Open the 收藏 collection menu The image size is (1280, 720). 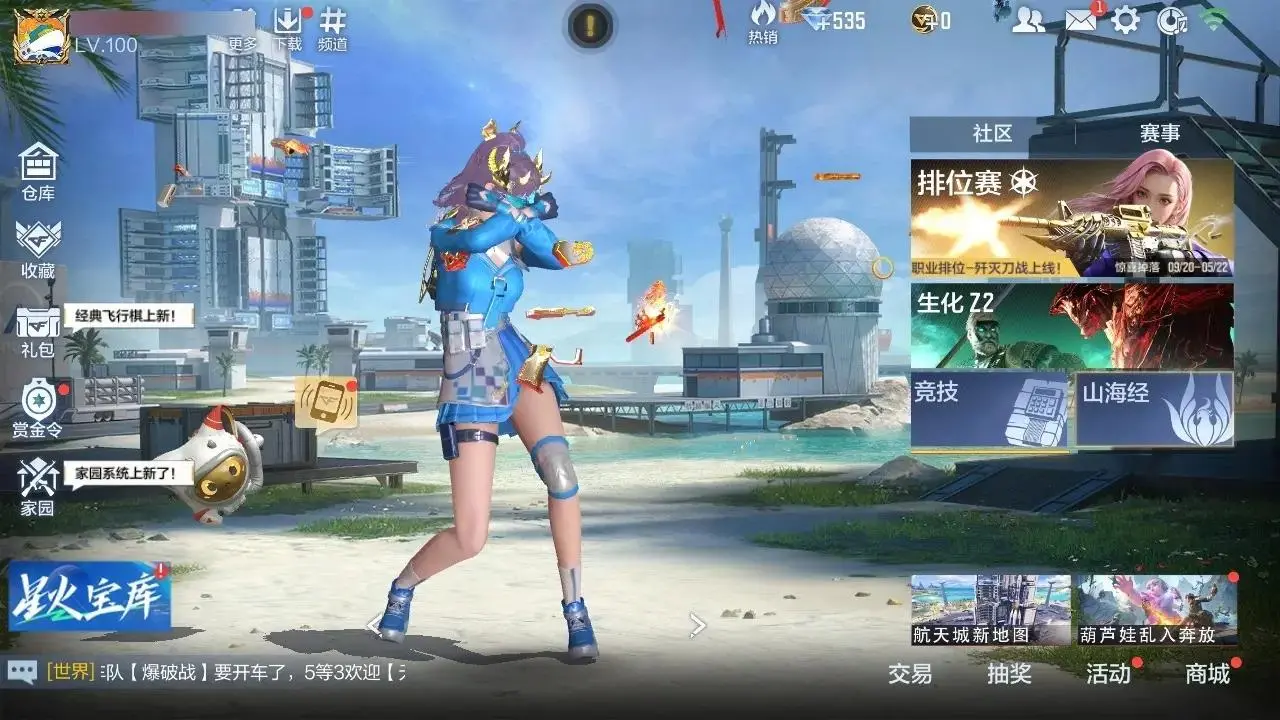(38, 248)
